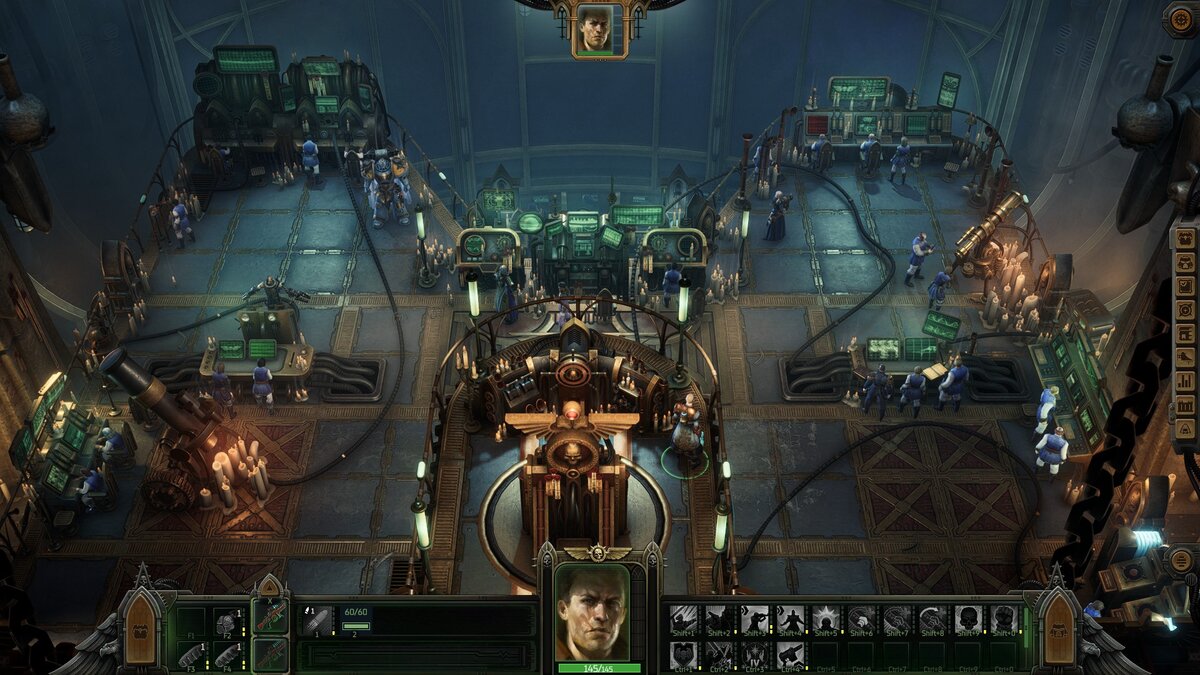
Task: Activate the Shift+3 aiming soldier ability
Action: (756, 620)
